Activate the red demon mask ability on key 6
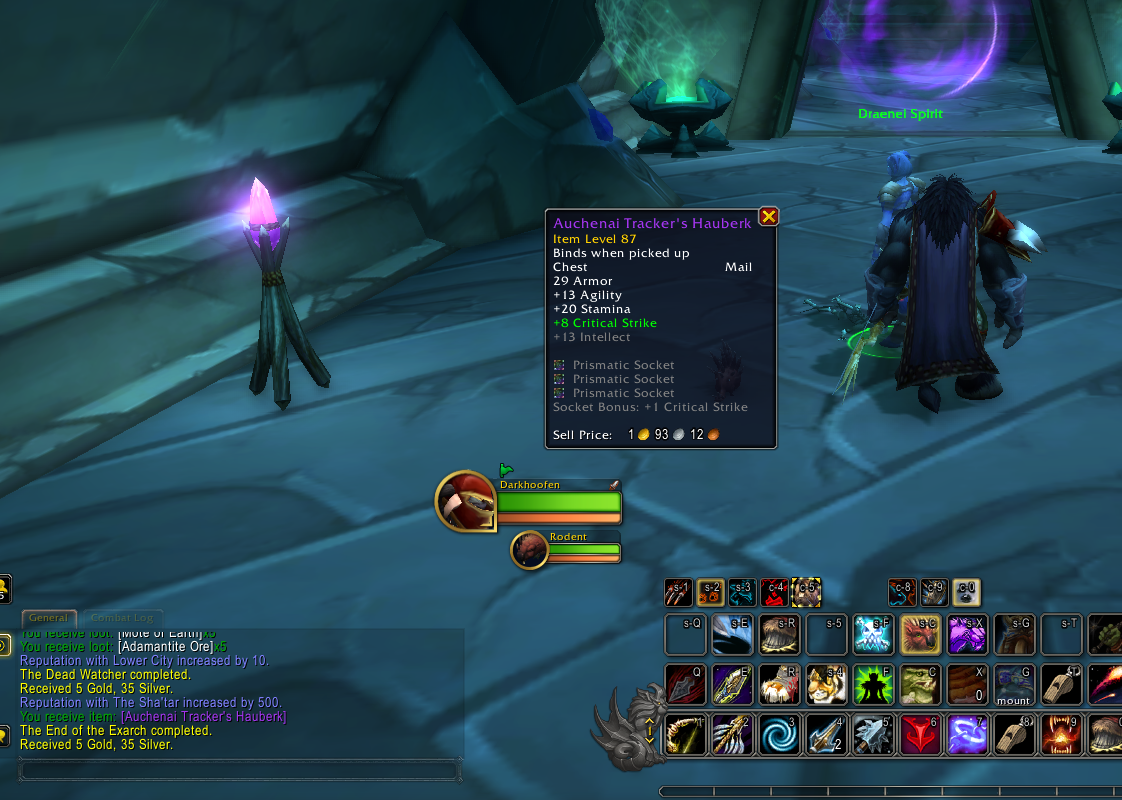This screenshot has width=1122, height=800. pyautogui.click(x=920, y=734)
